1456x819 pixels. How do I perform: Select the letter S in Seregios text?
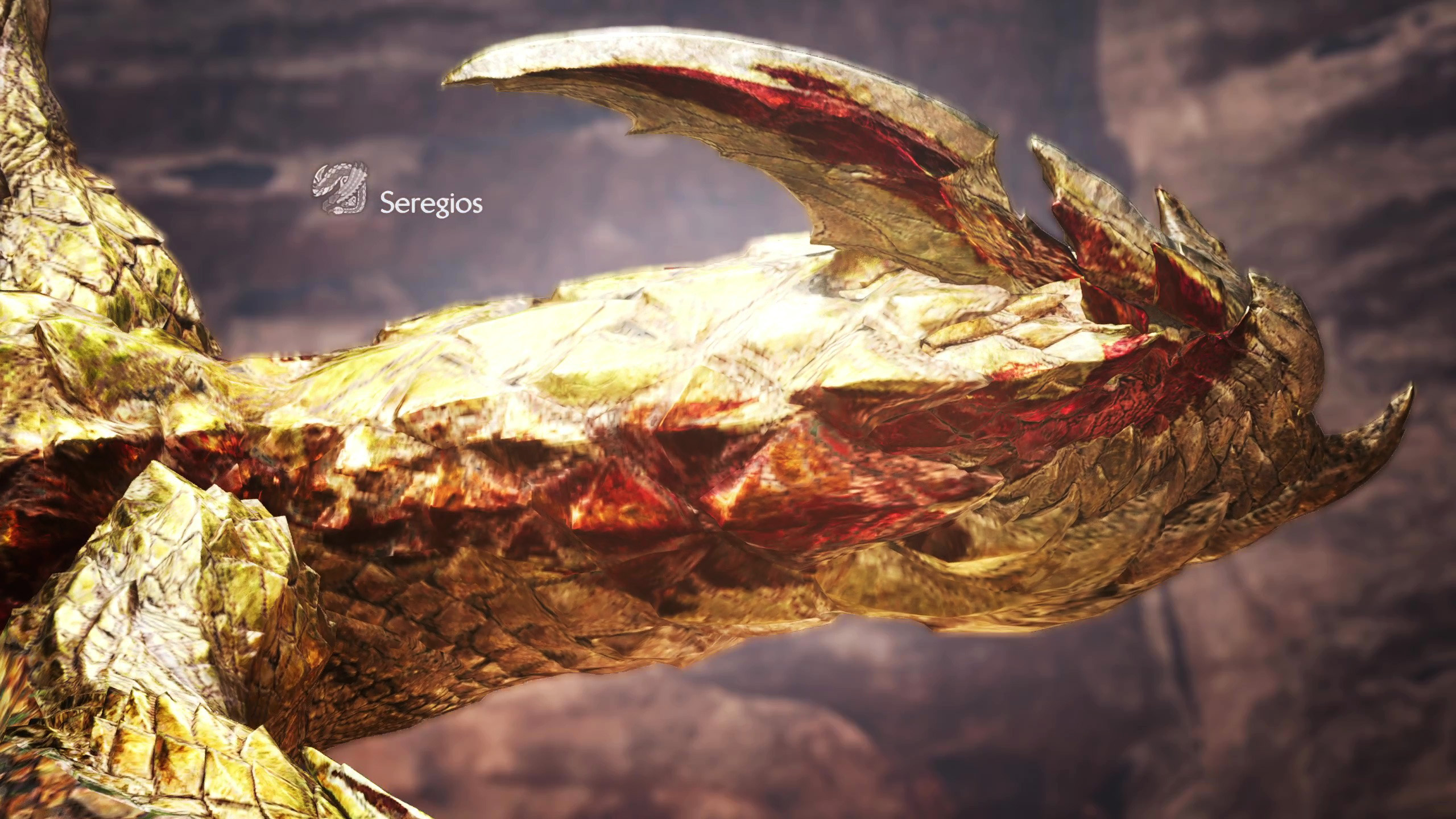point(387,202)
